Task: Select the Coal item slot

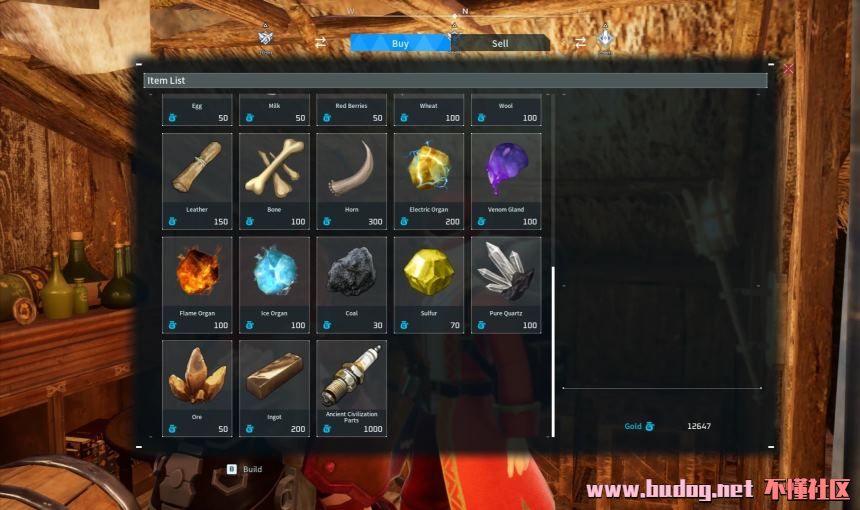Action: (x=351, y=284)
